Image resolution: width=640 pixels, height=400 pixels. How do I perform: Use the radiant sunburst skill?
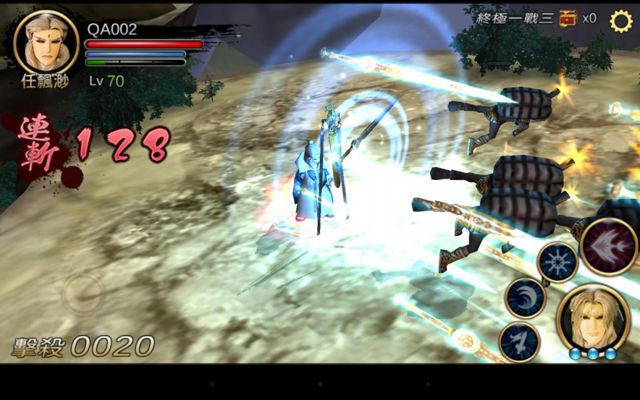pos(556,262)
